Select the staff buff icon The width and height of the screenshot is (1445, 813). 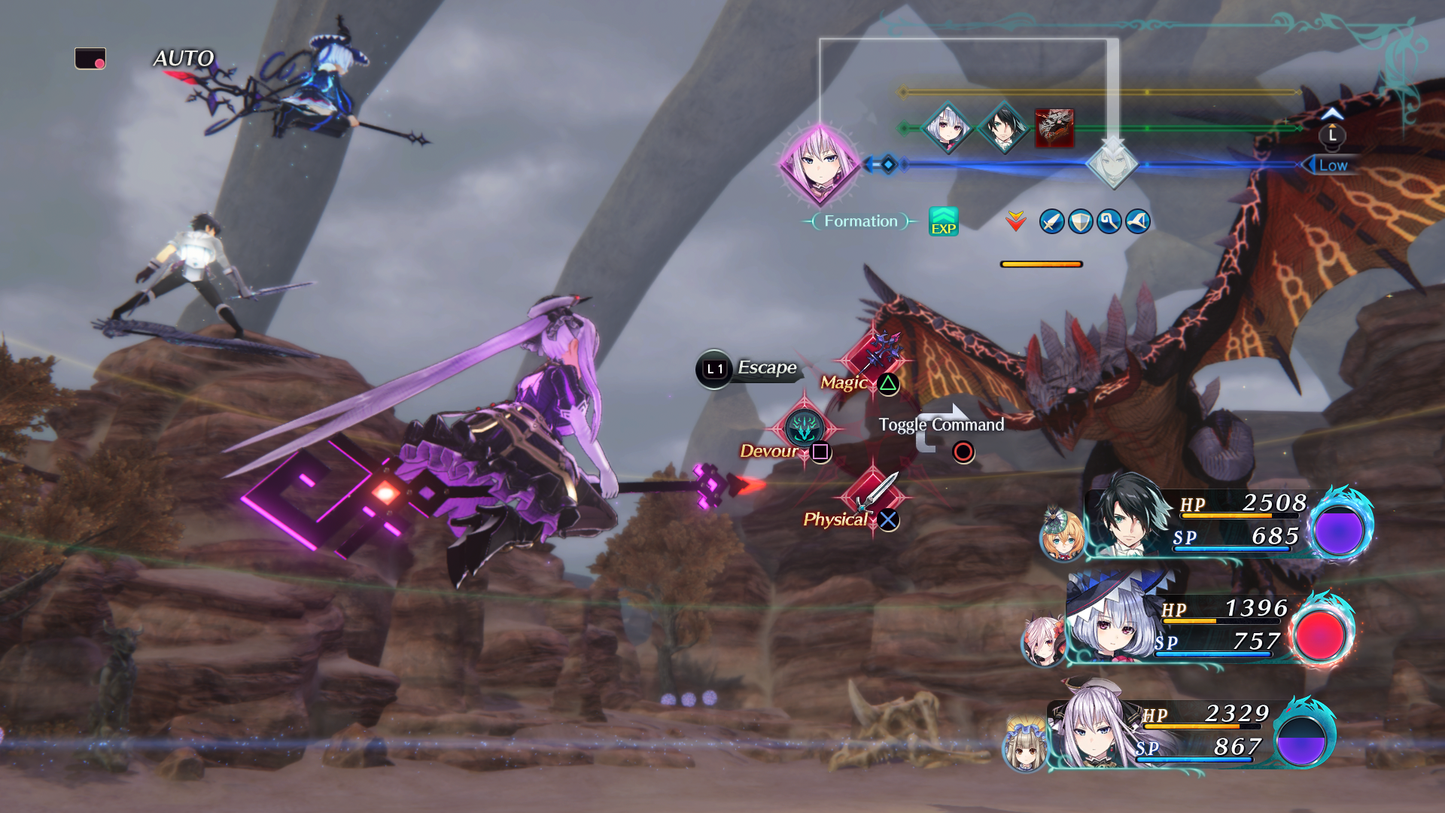coord(1109,221)
